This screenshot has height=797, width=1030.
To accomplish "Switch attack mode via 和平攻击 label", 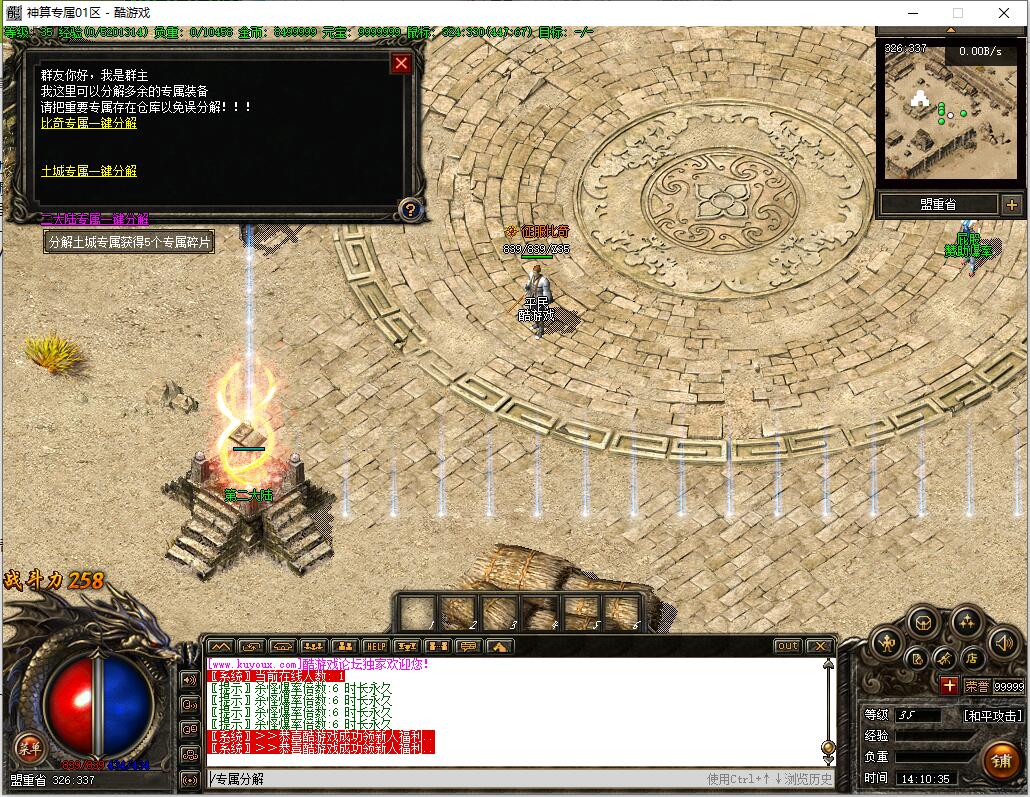I will (x=992, y=716).
